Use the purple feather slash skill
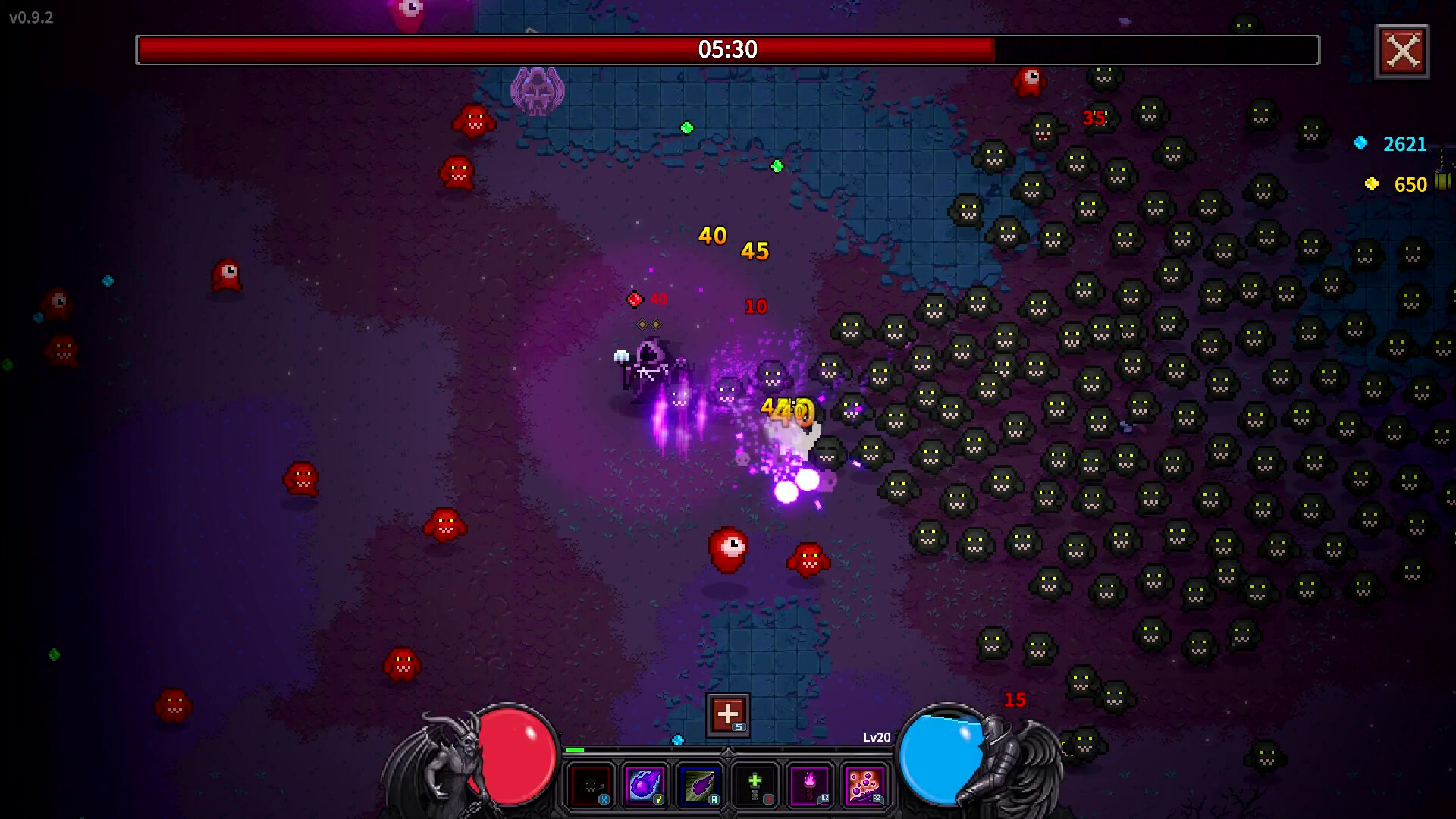 [700, 785]
